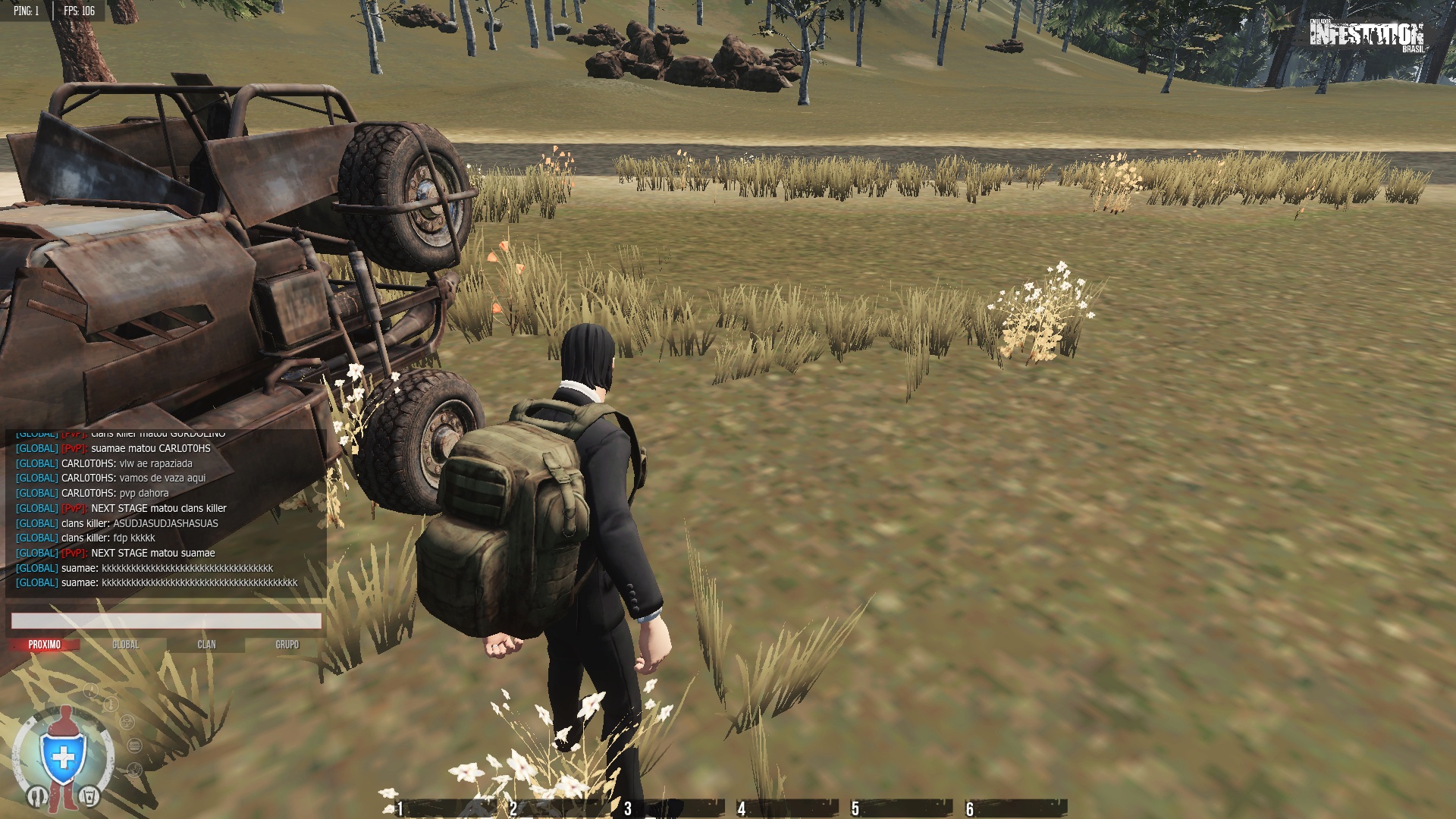Image resolution: width=1456 pixels, height=819 pixels.
Task: Focus the chat message input box
Action: pyautogui.click(x=166, y=621)
